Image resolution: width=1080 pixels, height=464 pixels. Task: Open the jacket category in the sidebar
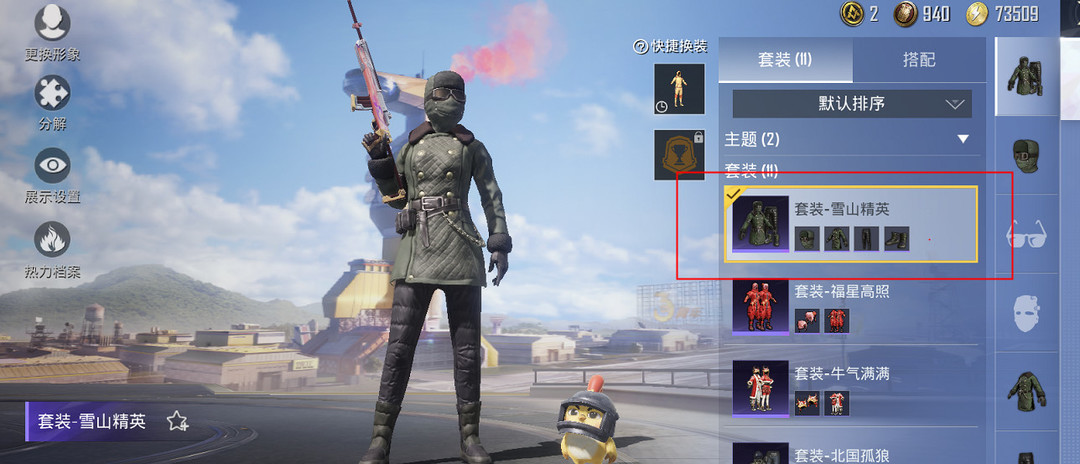pos(1027,389)
